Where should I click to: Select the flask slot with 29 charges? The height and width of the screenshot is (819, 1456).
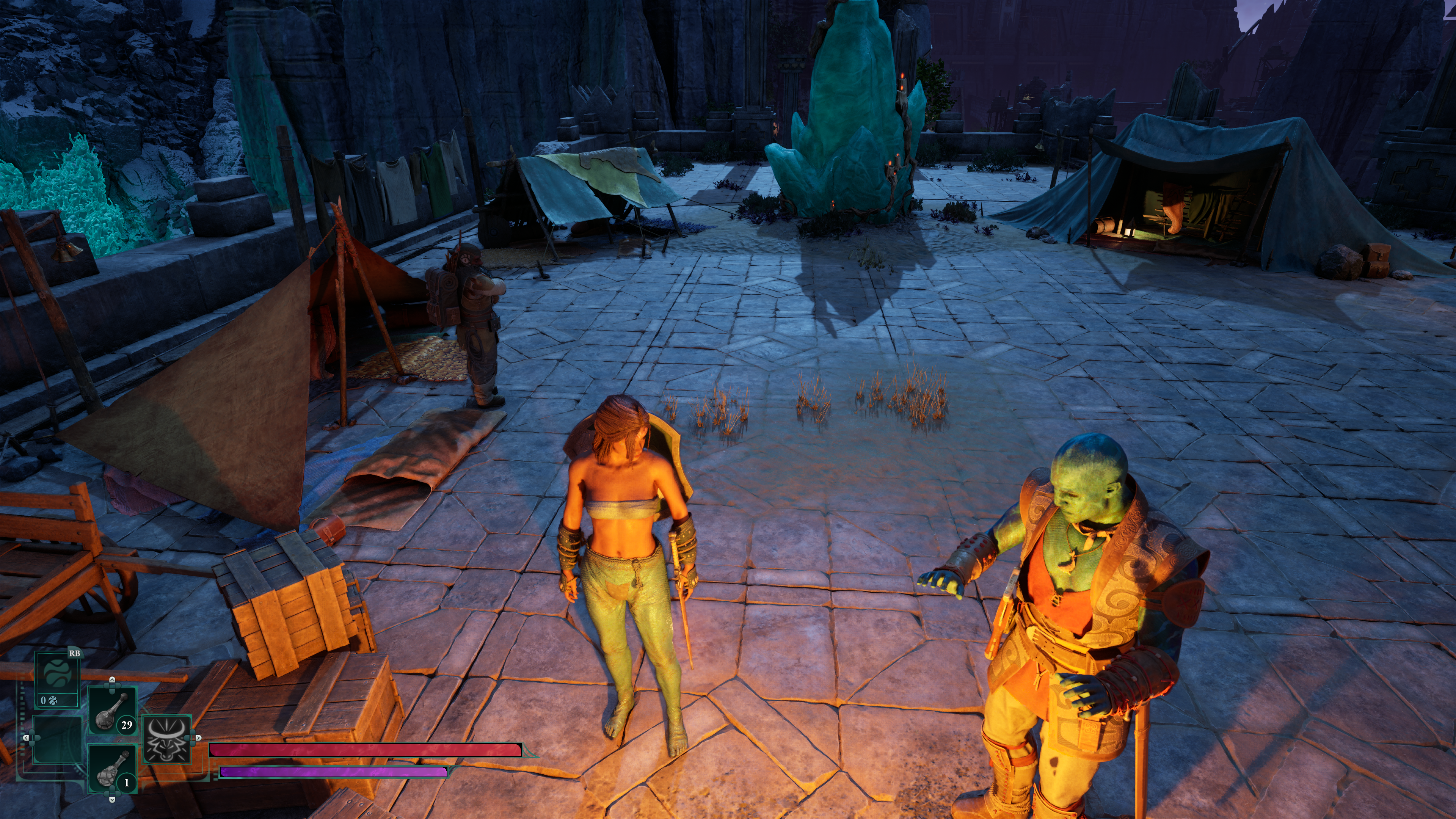tap(112, 710)
